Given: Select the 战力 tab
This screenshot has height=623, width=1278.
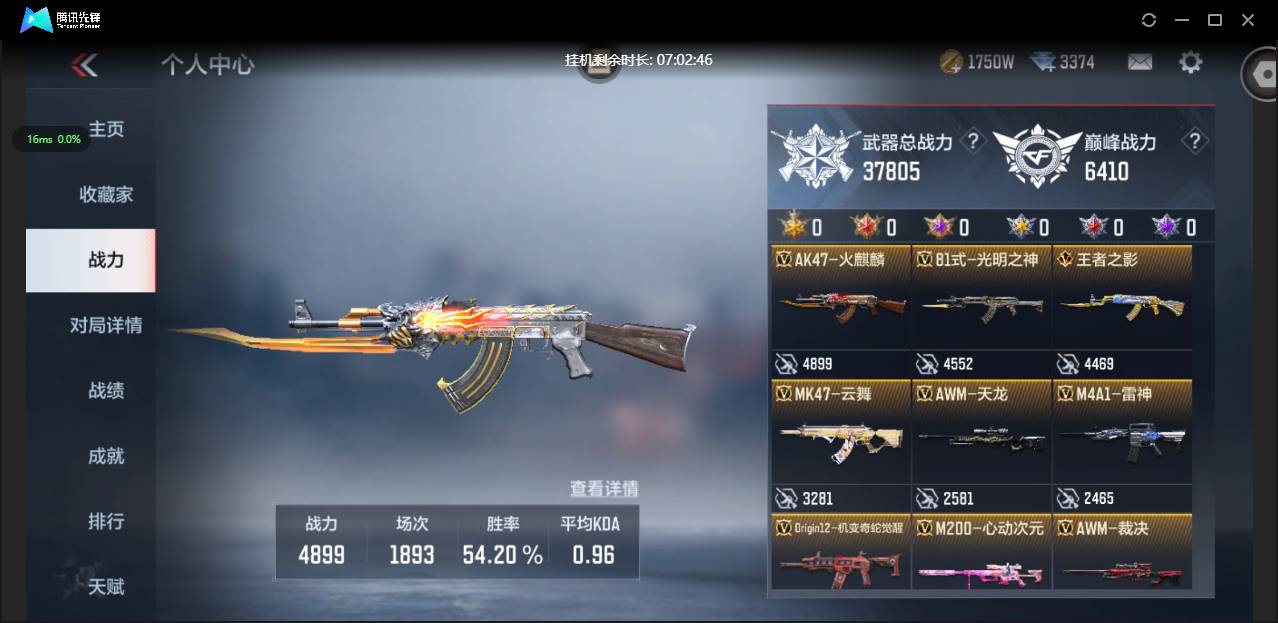Looking at the screenshot, I should (x=105, y=260).
